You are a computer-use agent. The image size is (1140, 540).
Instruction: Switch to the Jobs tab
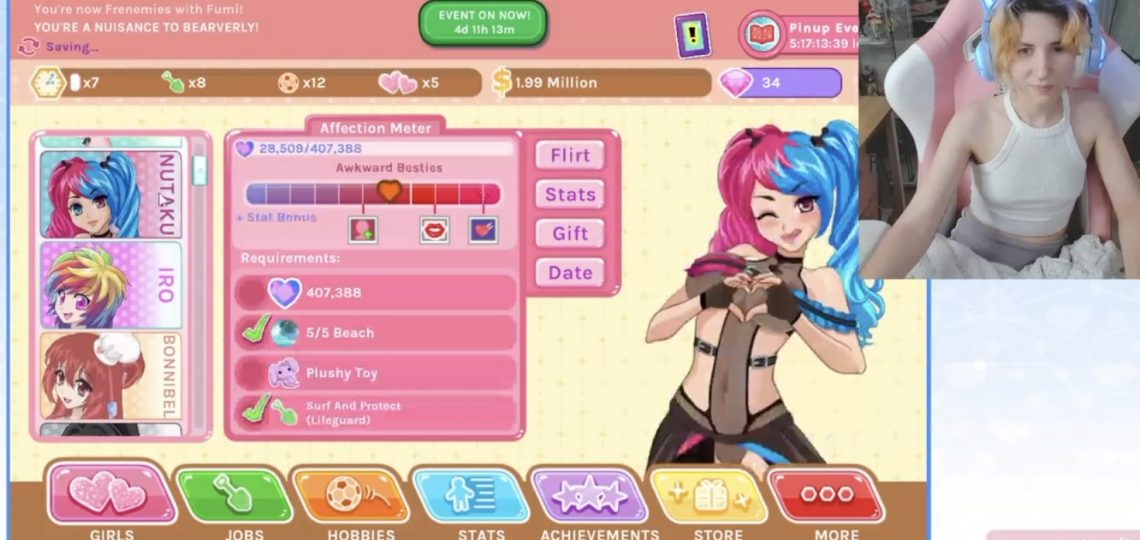[234, 494]
